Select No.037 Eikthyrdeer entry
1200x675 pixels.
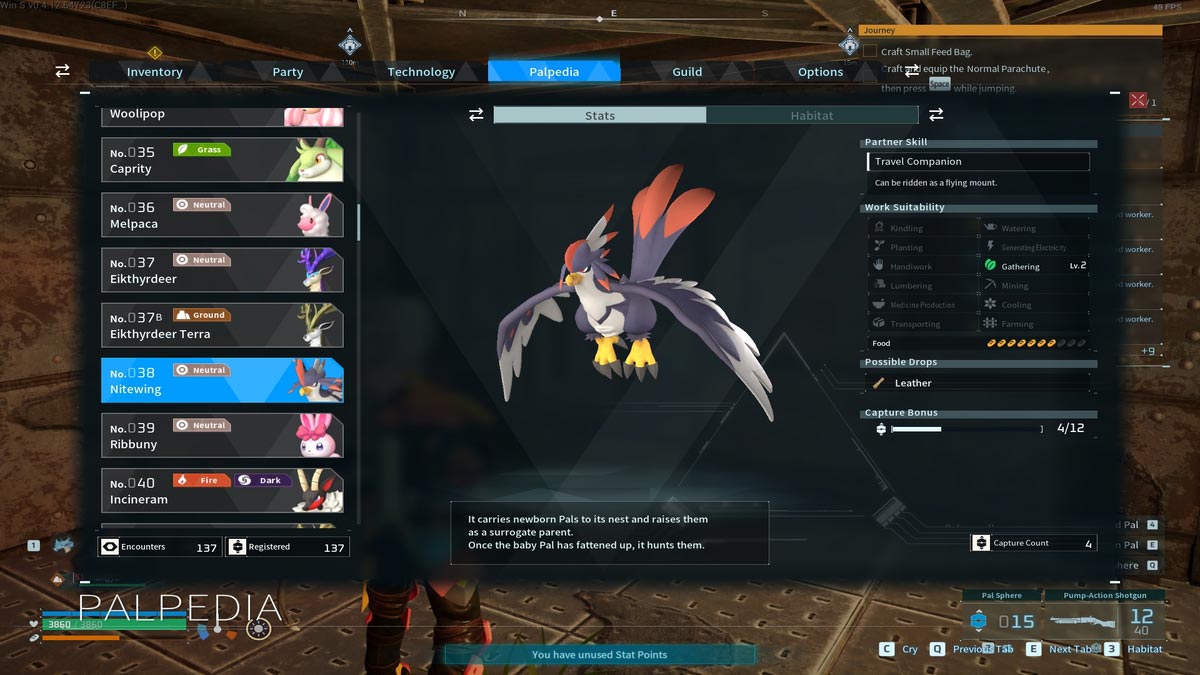(222, 270)
